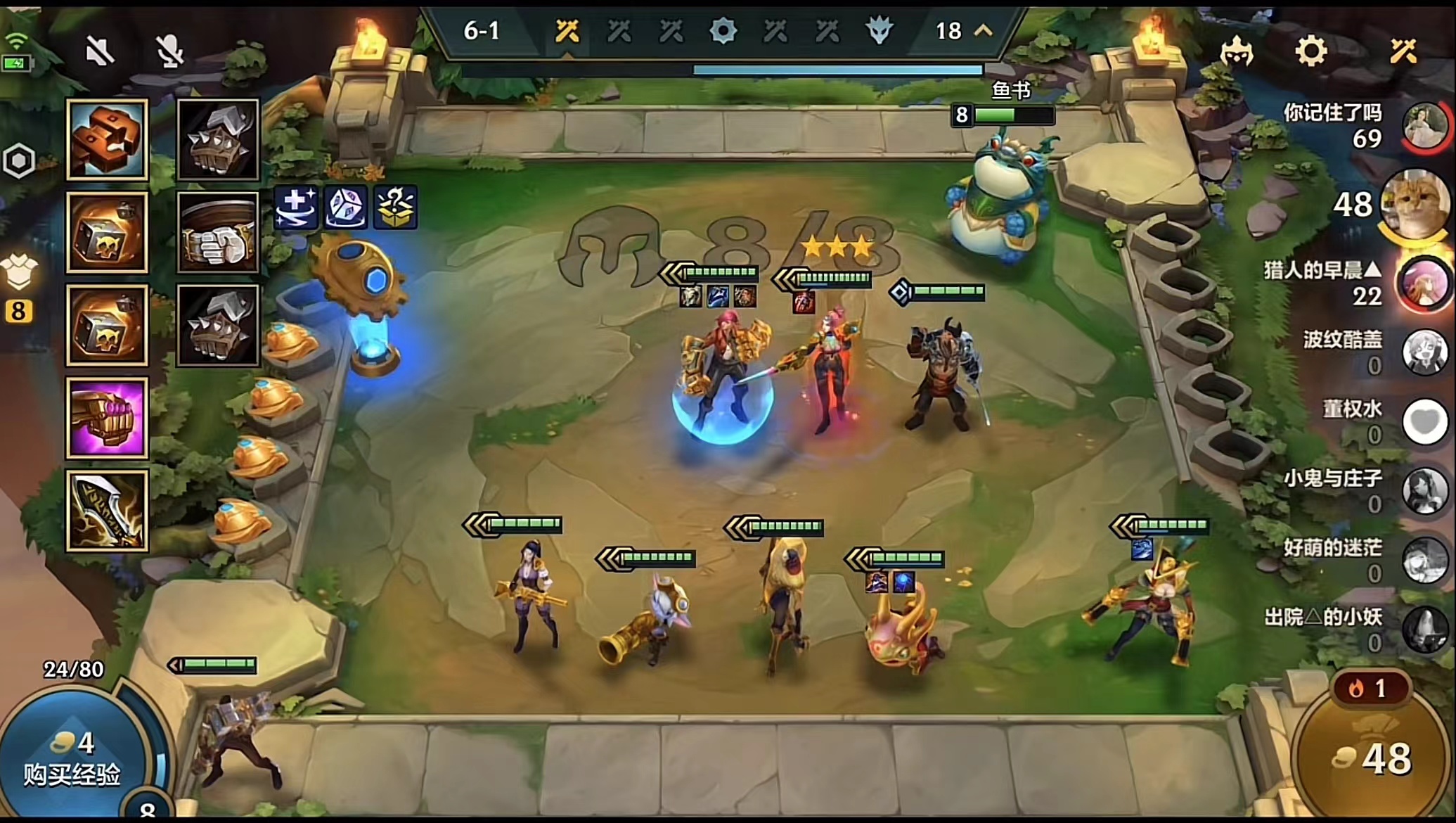Toggle the muted microphone icon
This screenshot has height=823, width=1456.
[169, 51]
